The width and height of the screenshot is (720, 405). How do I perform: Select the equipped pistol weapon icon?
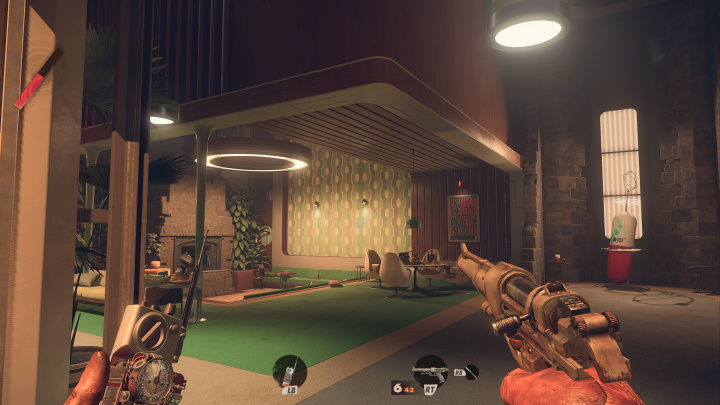click(x=430, y=369)
